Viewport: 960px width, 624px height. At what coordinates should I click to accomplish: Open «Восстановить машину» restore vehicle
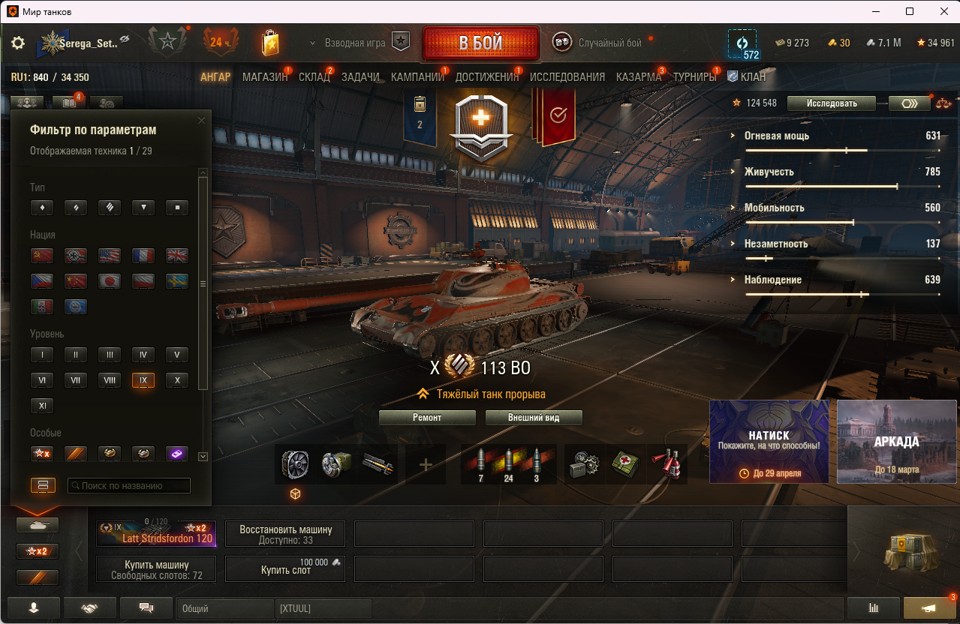(286, 533)
